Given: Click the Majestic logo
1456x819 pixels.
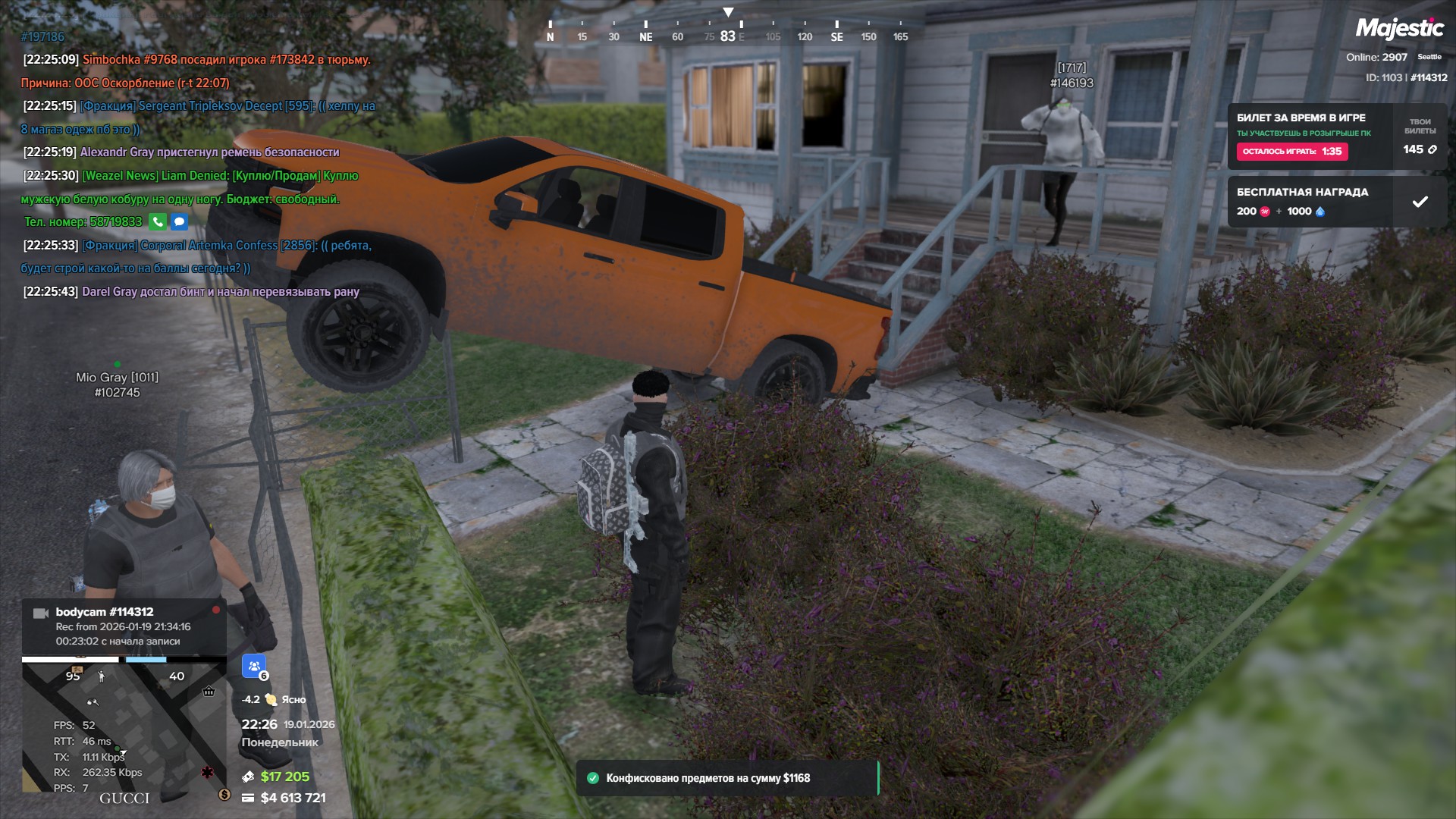Looking at the screenshot, I should [1399, 29].
